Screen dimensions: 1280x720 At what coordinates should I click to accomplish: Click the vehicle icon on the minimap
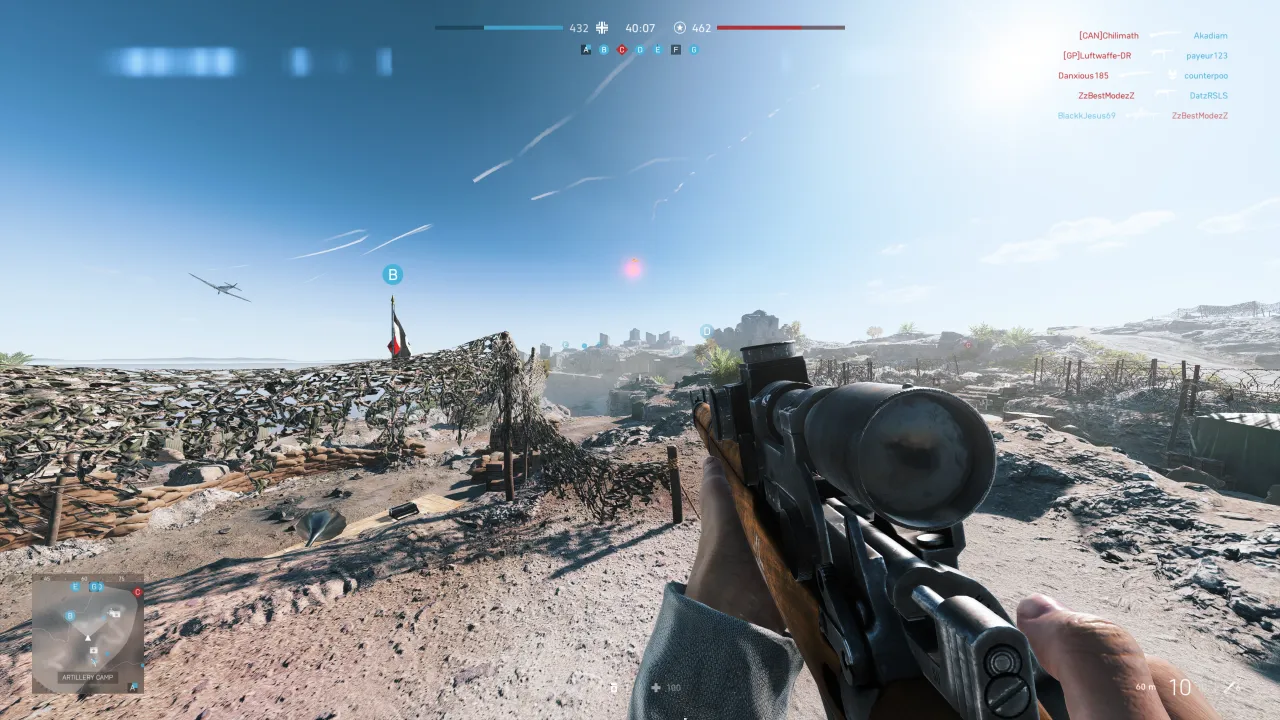click(115, 614)
